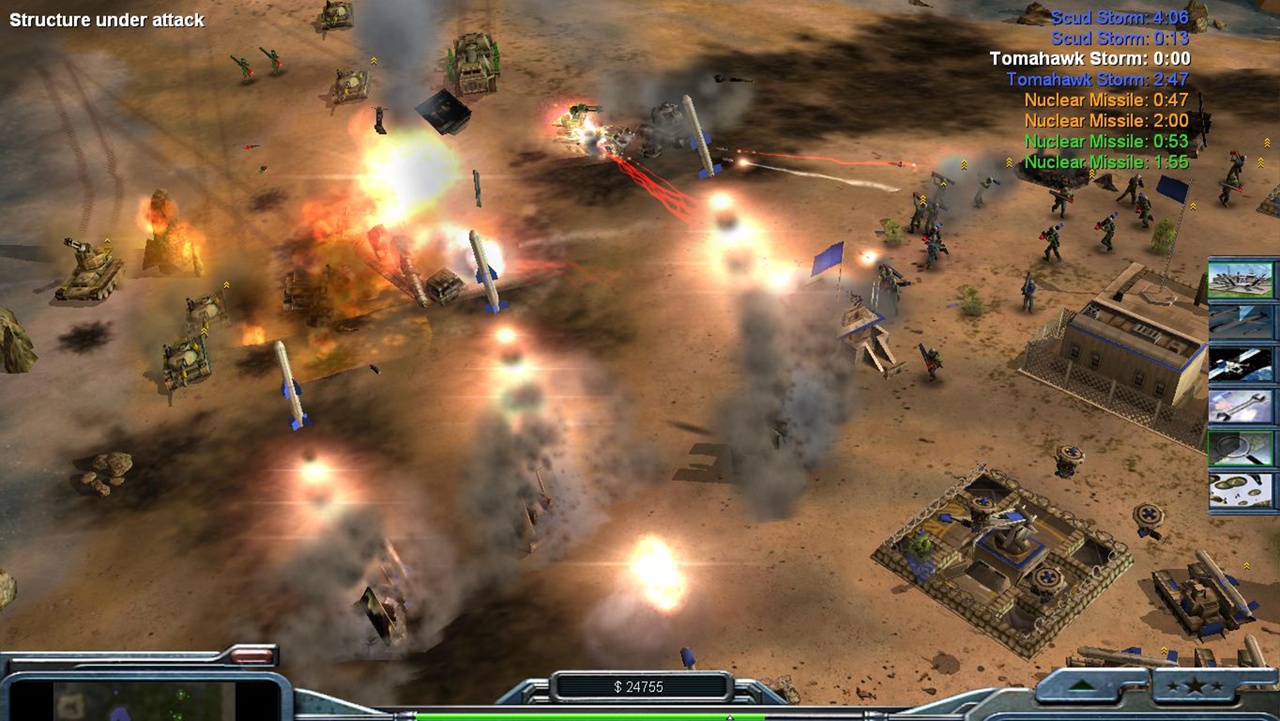This screenshot has height=721, width=1280.
Task: Click the minimap radar display
Action: pyautogui.click(x=143, y=700)
